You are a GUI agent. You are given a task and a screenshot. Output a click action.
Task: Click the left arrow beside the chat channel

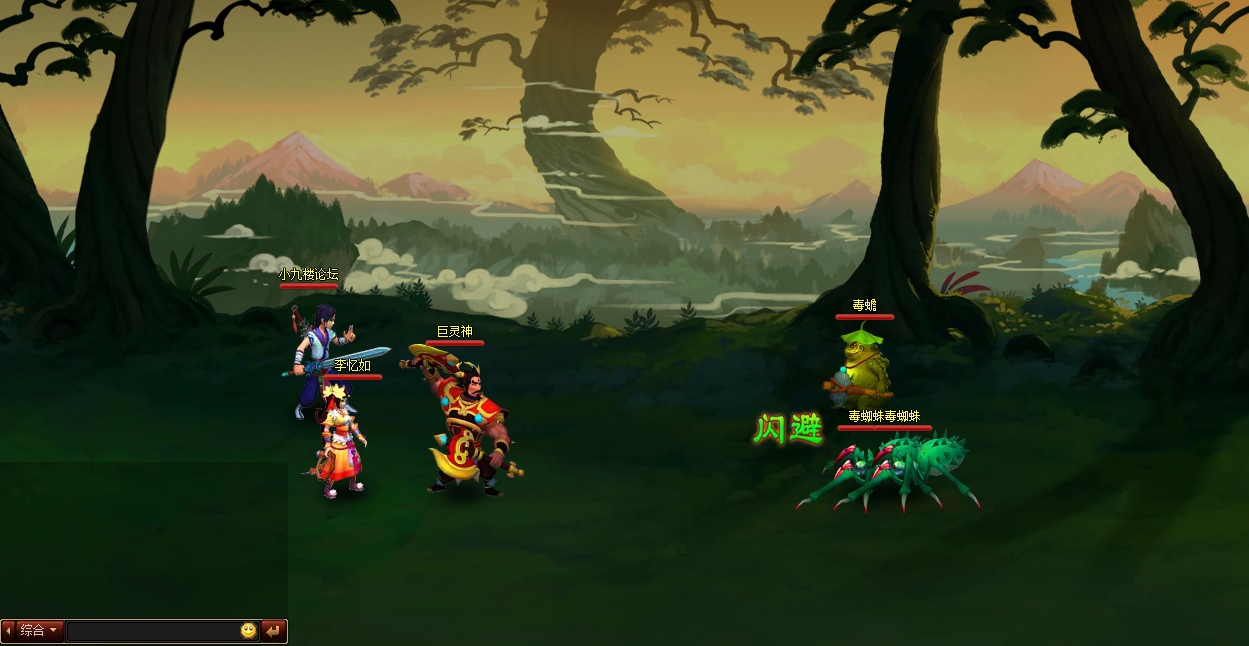coord(8,631)
